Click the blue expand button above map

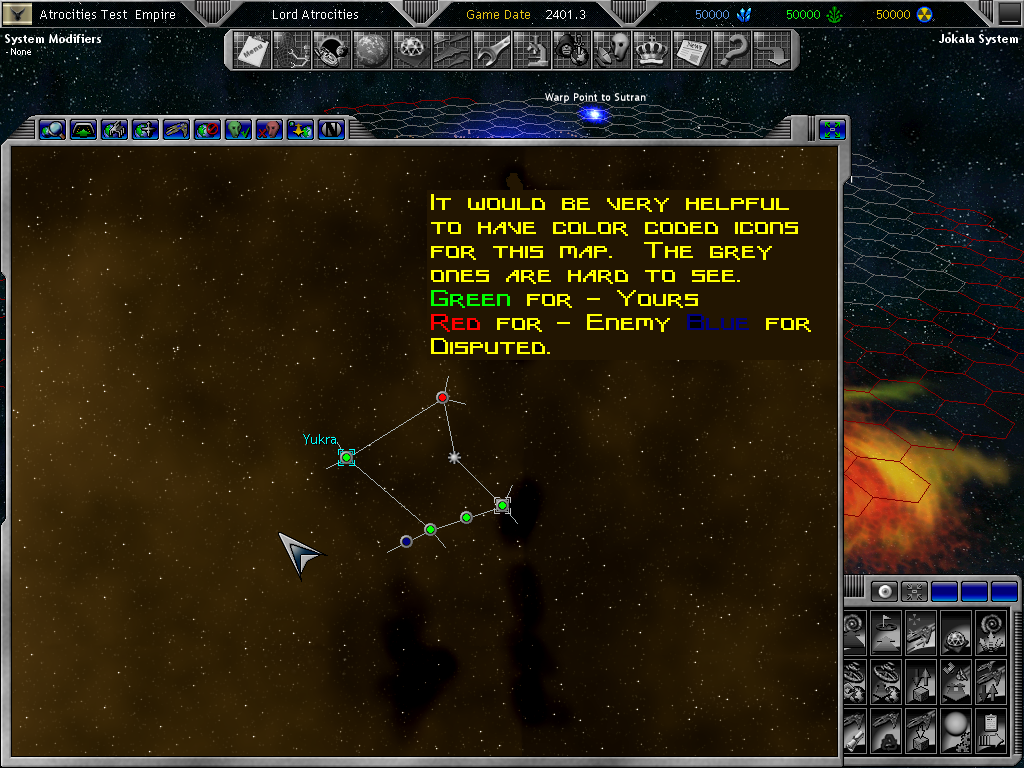coord(832,129)
